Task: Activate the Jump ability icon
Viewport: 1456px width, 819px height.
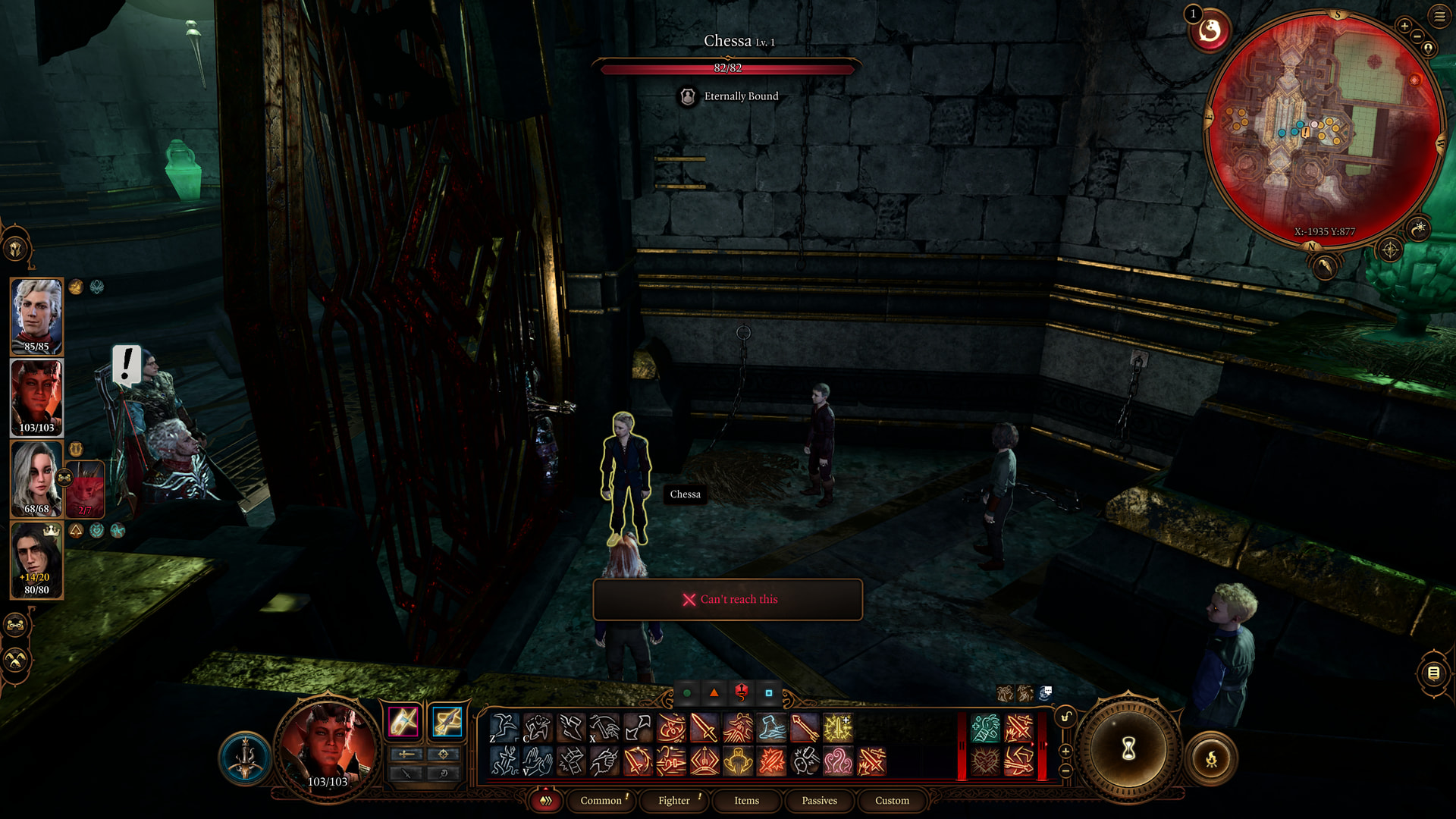Action: tap(504, 728)
